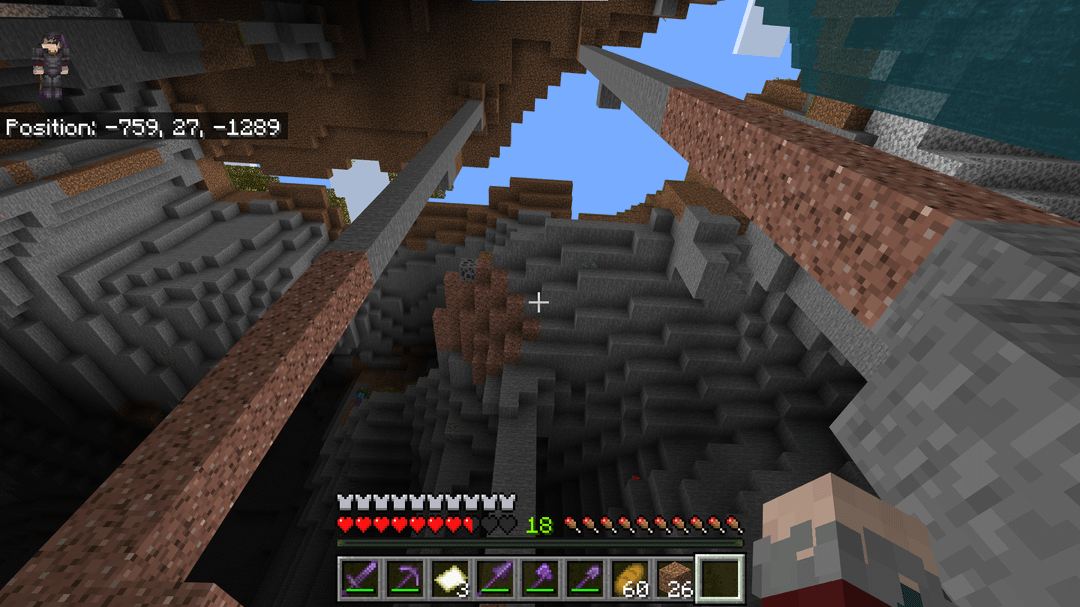Select the enchanted sword hotbar slot
The height and width of the screenshot is (607, 1080).
tap(358, 579)
